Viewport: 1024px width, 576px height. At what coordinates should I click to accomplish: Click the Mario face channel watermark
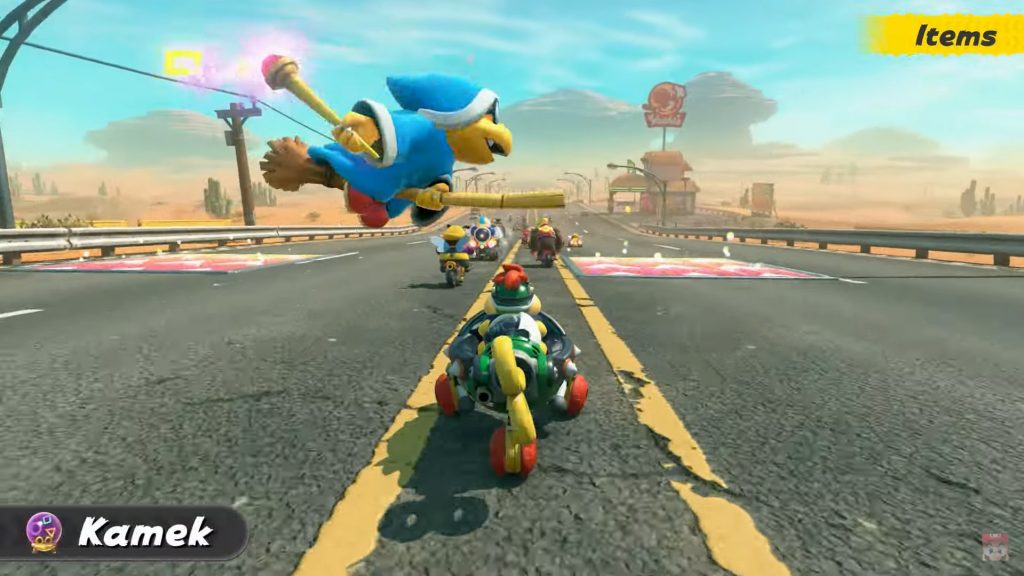point(995,548)
